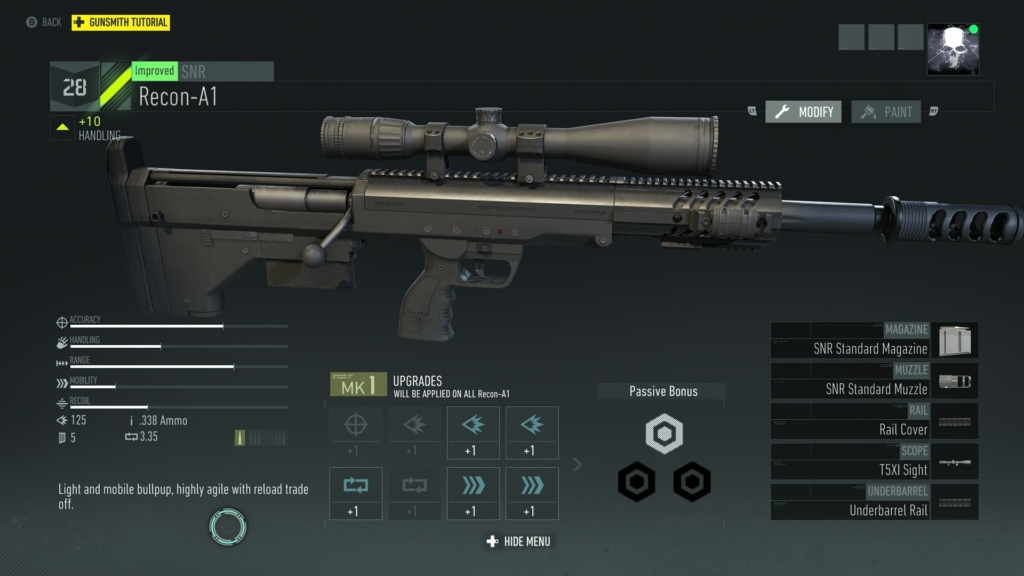Click the arrow next to upgrades grid

click(577, 464)
